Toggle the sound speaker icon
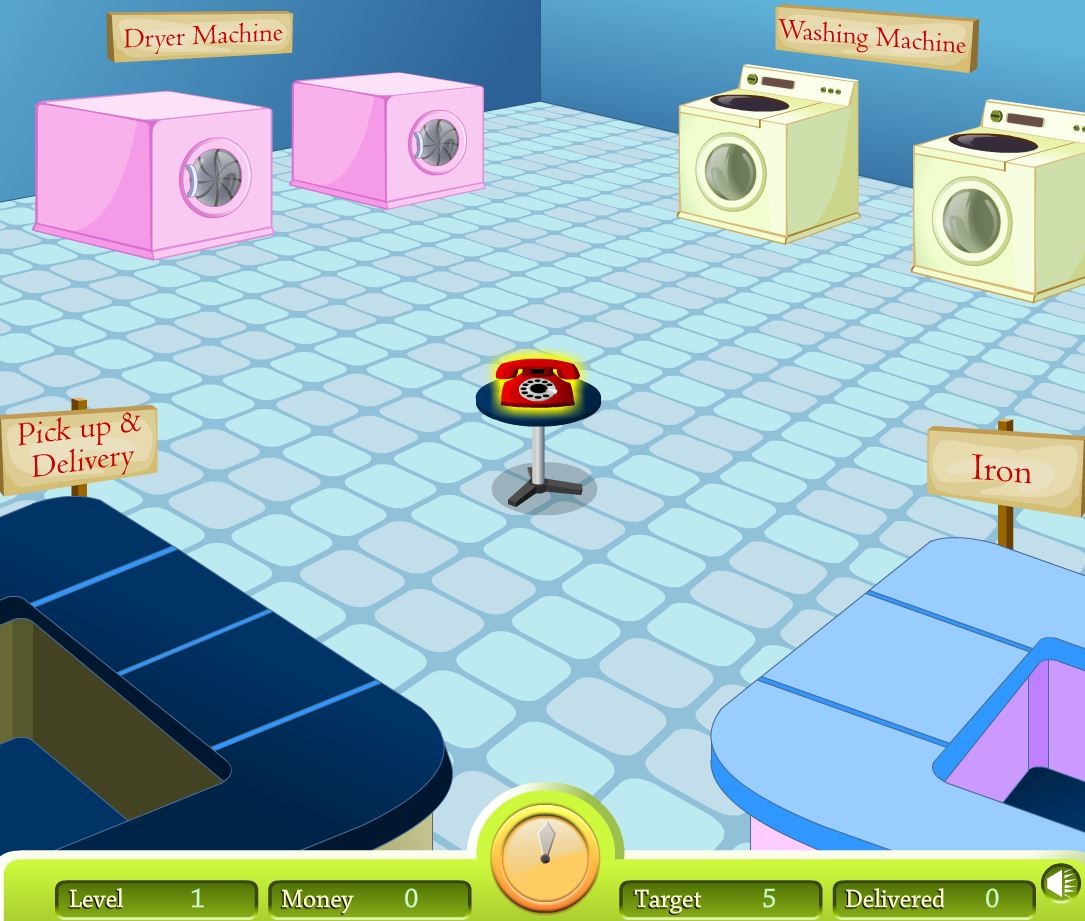Viewport: 1085px width, 921px height. coord(1061,883)
